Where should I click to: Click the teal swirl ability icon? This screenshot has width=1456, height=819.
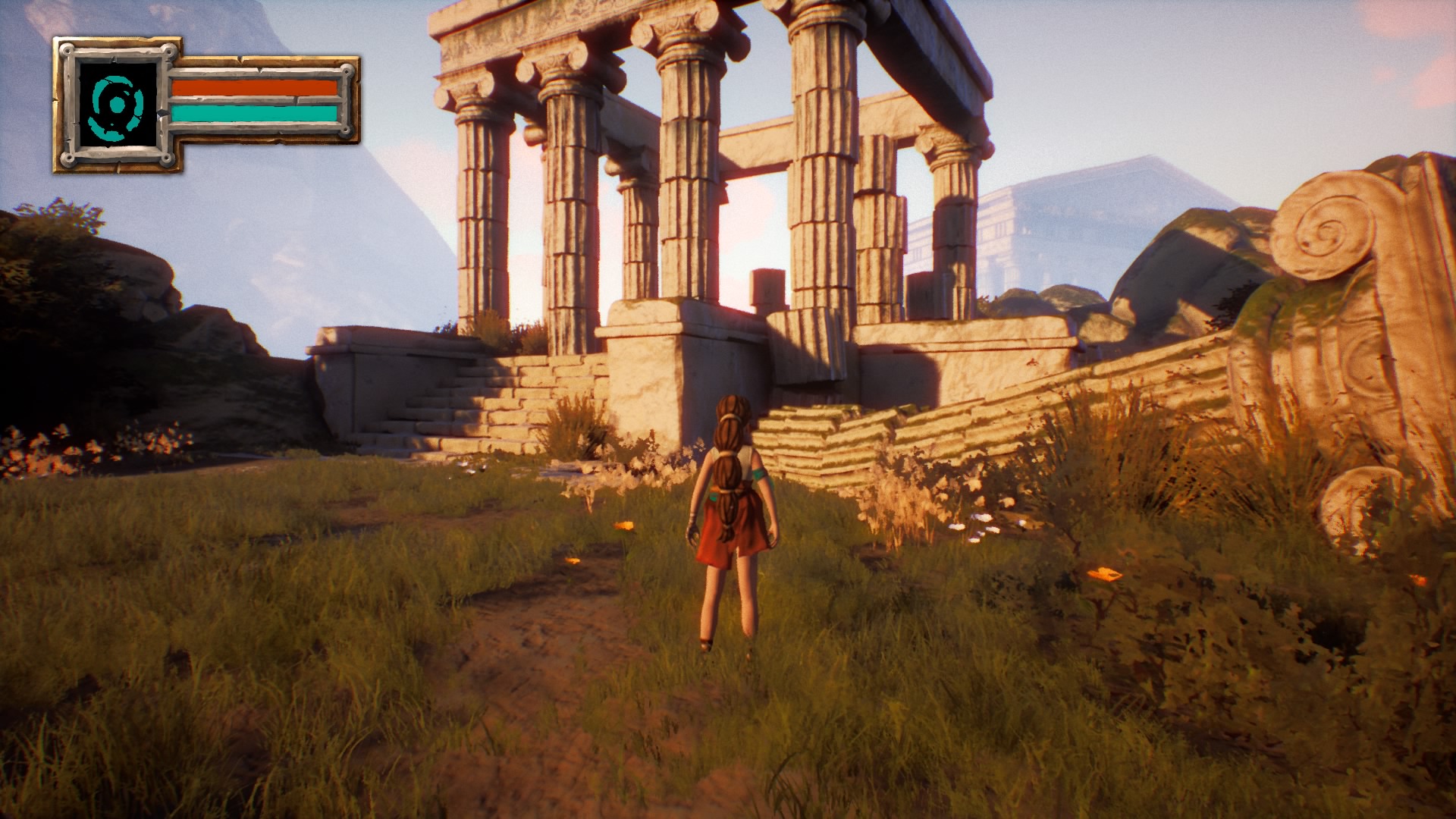pos(116,105)
